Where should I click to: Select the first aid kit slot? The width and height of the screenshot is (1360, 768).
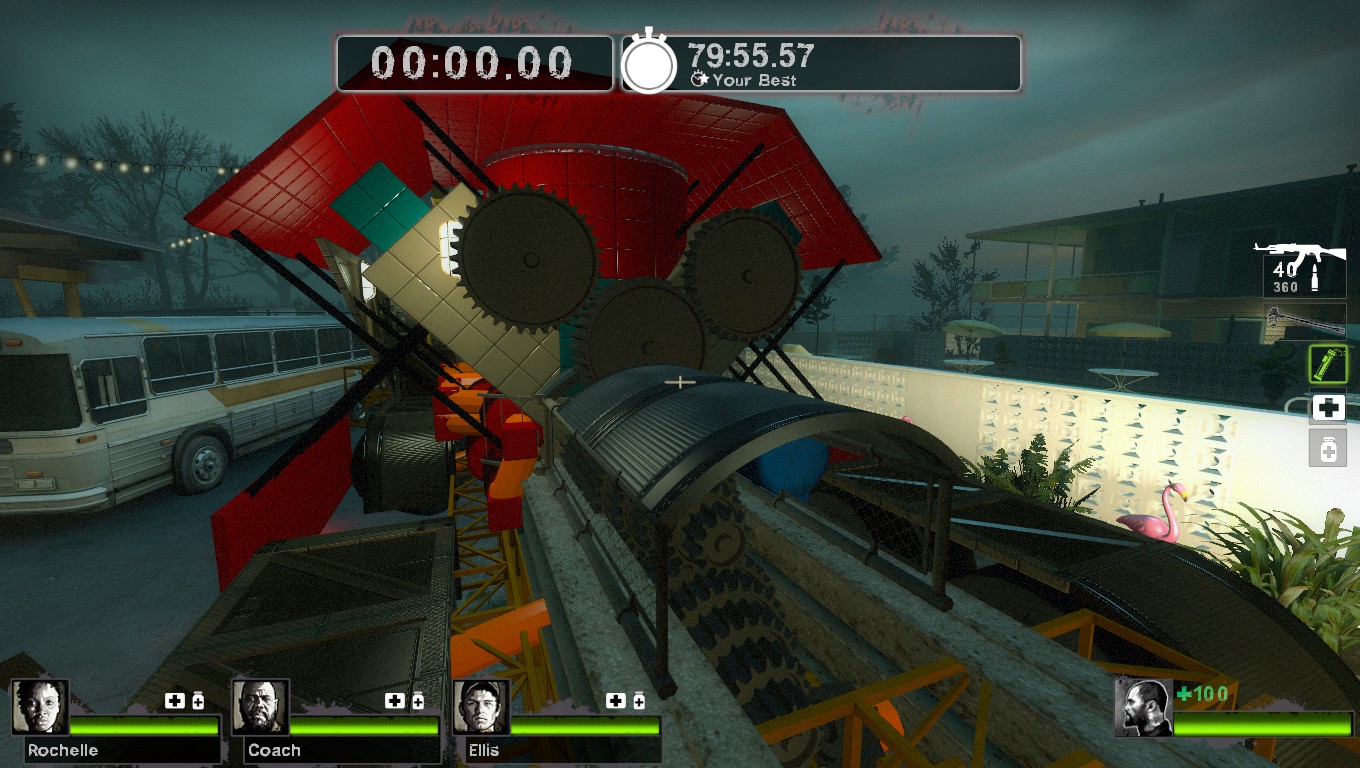[1328, 407]
